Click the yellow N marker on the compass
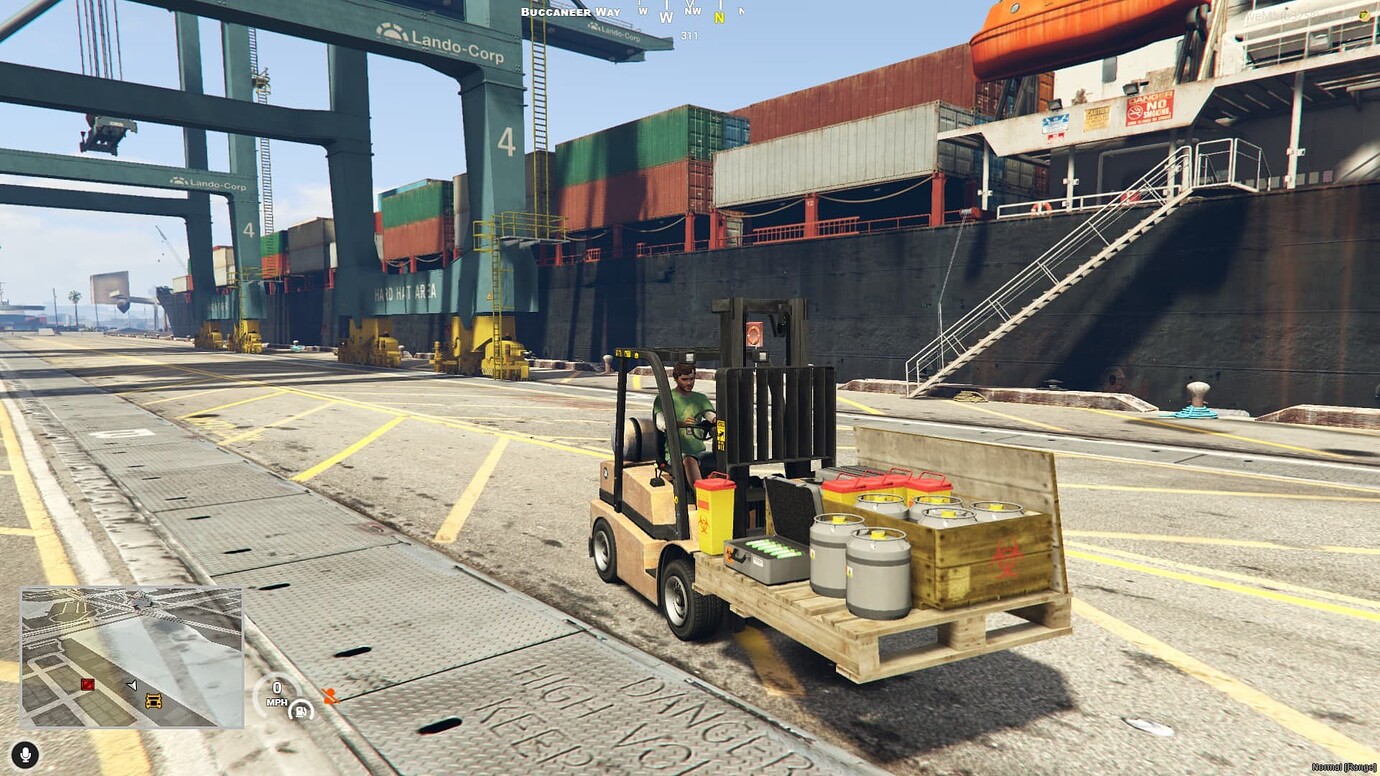This screenshot has height=776, width=1380. pos(718,17)
